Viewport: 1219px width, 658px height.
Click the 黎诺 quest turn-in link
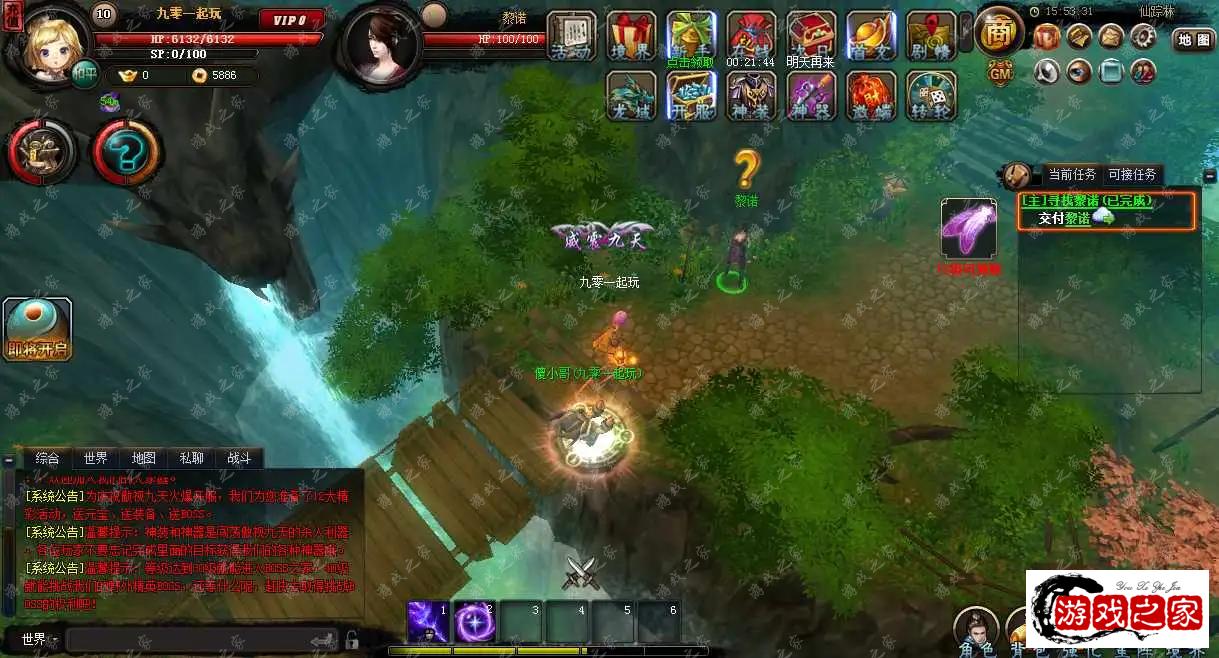click(x=1077, y=218)
